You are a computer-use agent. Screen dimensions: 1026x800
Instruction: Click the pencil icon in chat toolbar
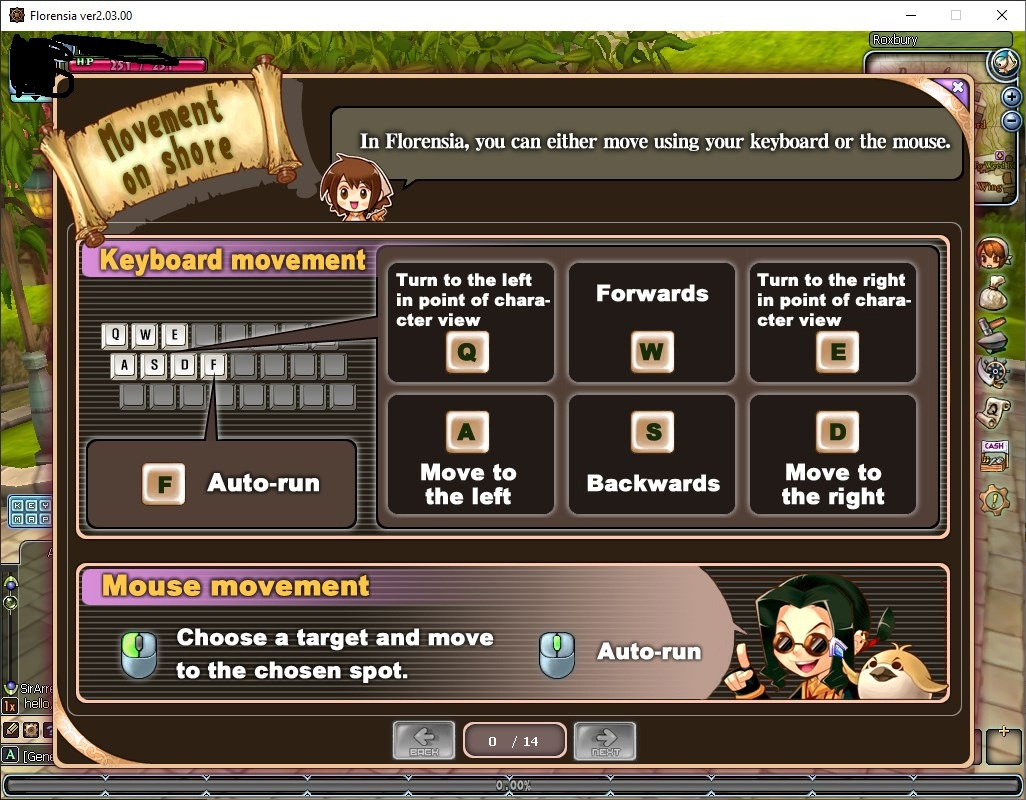pyautogui.click(x=11, y=730)
